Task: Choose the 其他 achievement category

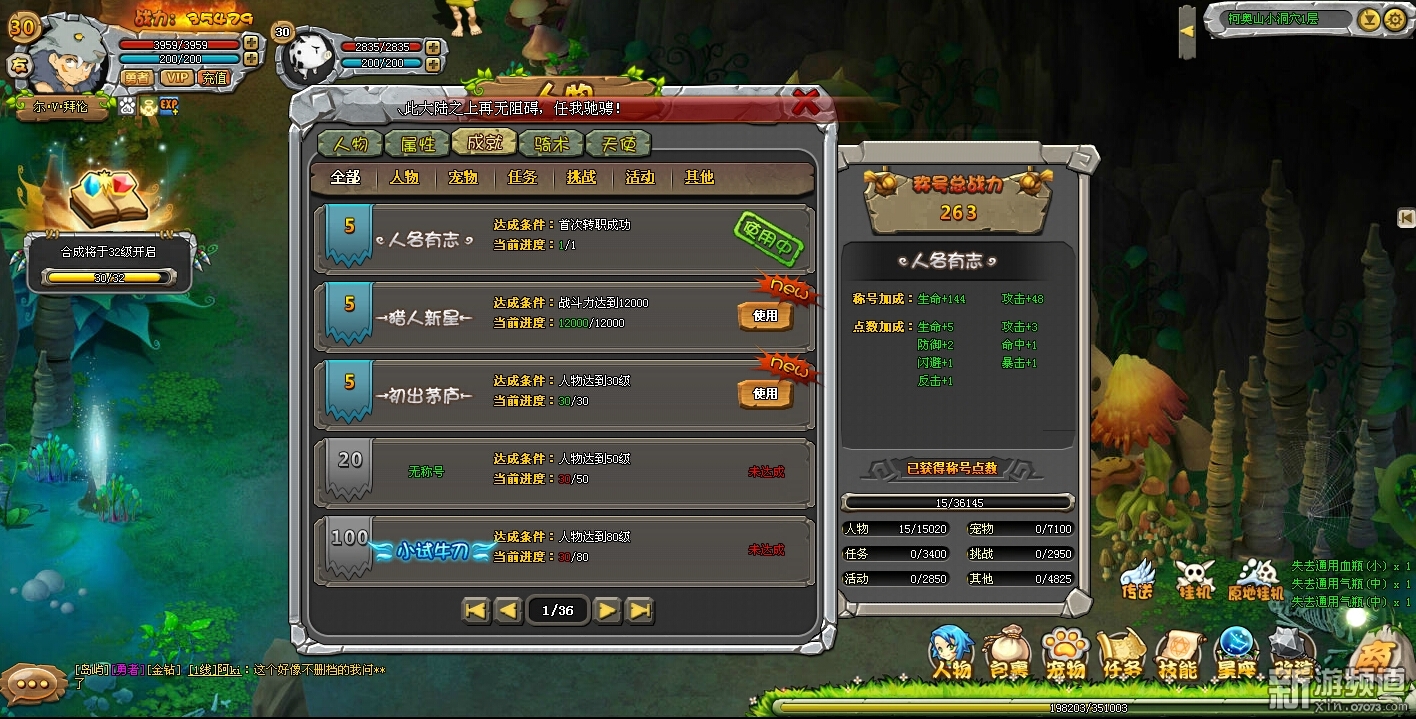Action: coord(699,177)
